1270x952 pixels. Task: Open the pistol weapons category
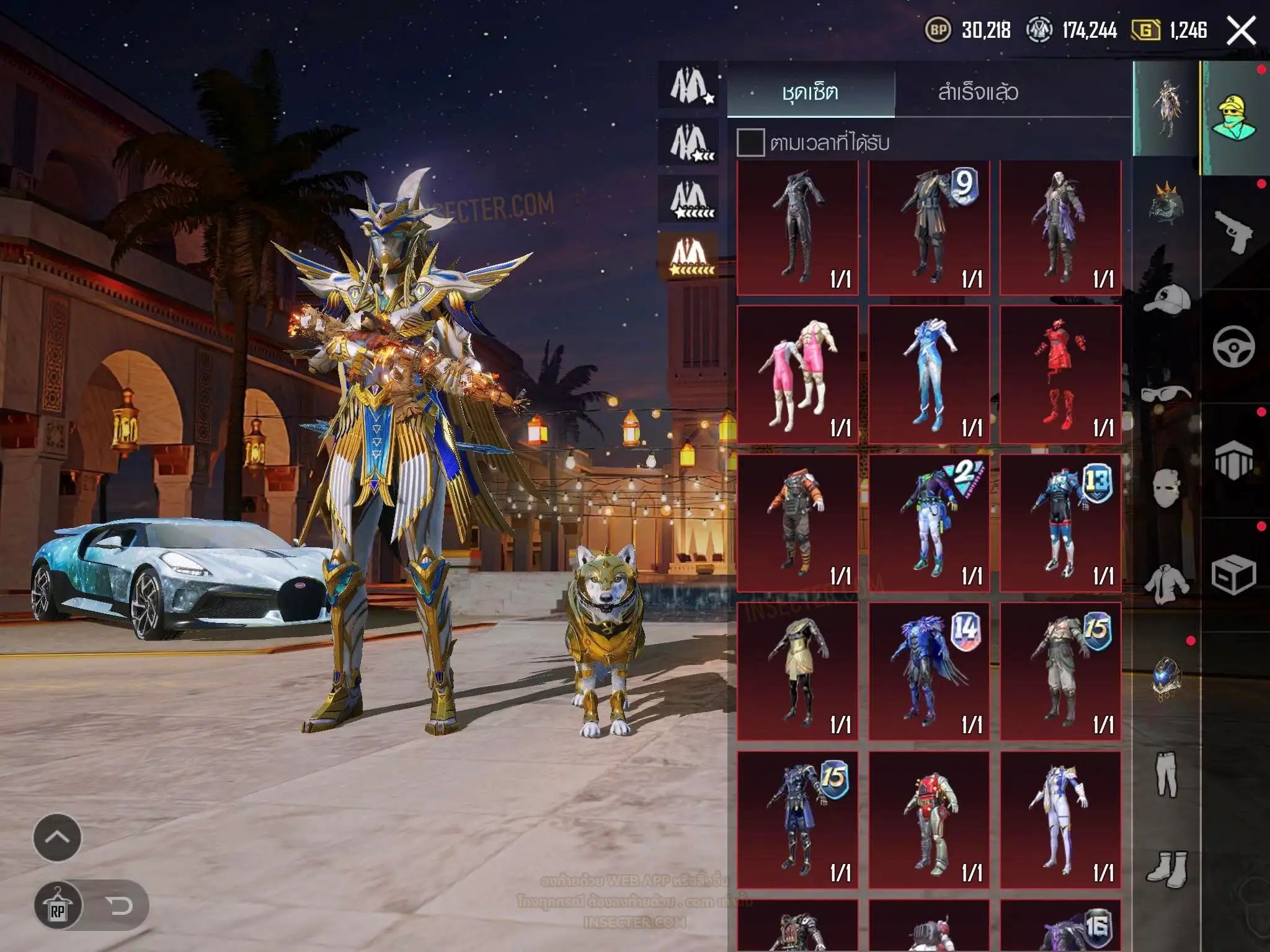1233,232
